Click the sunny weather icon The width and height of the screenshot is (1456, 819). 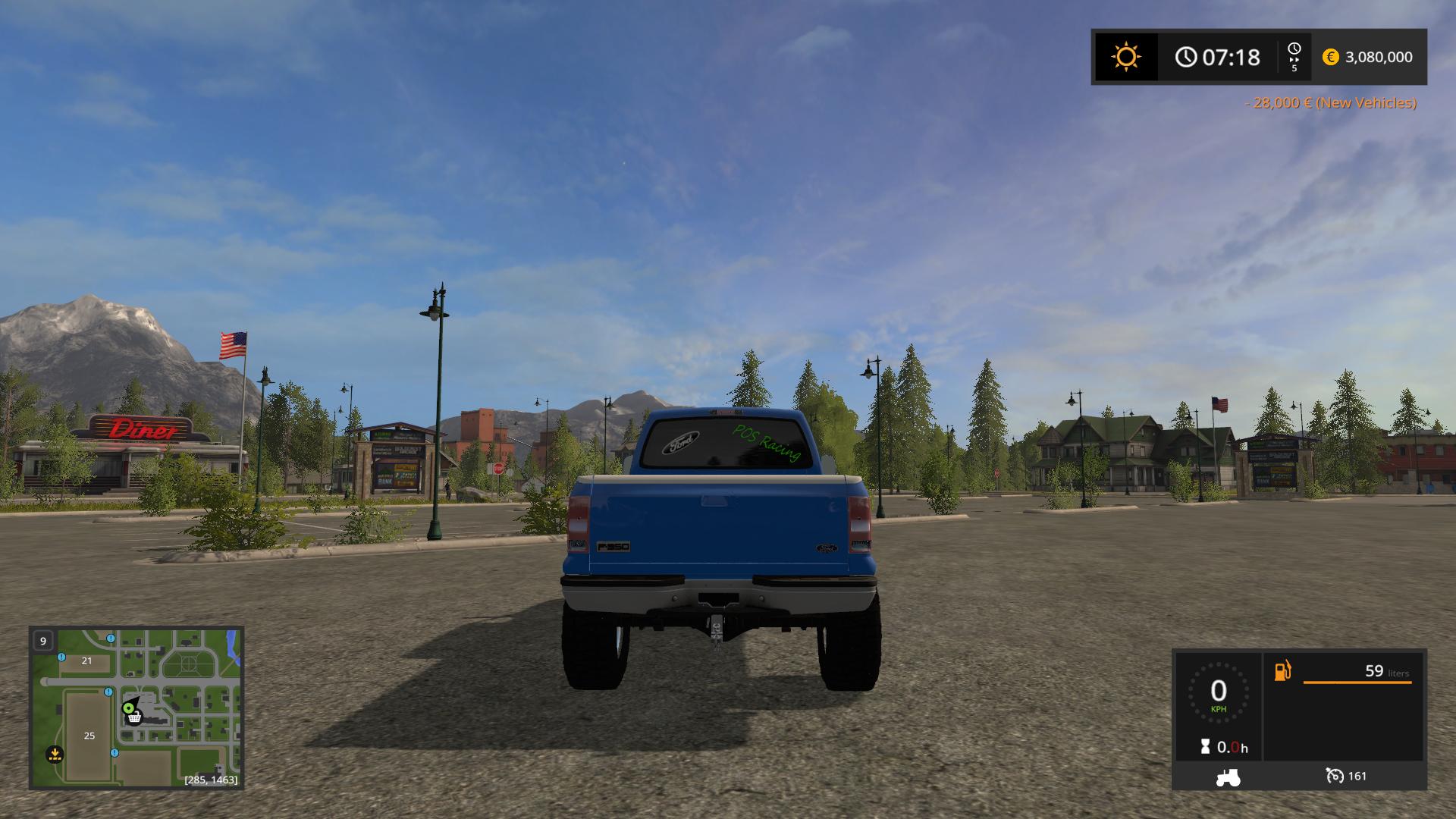point(1125,57)
